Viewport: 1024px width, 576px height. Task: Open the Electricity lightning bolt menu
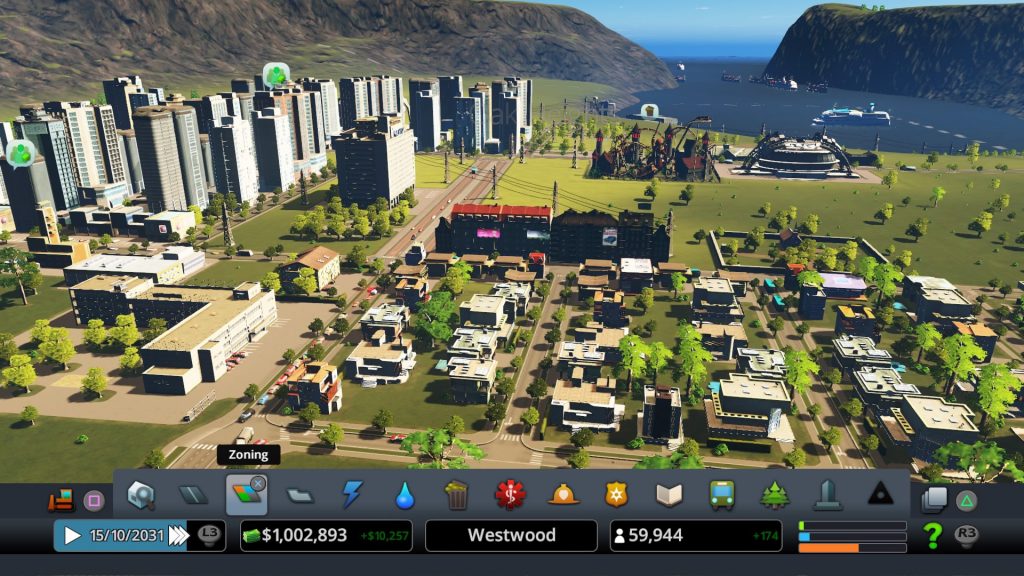pyautogui.click(x=352, y=494)
